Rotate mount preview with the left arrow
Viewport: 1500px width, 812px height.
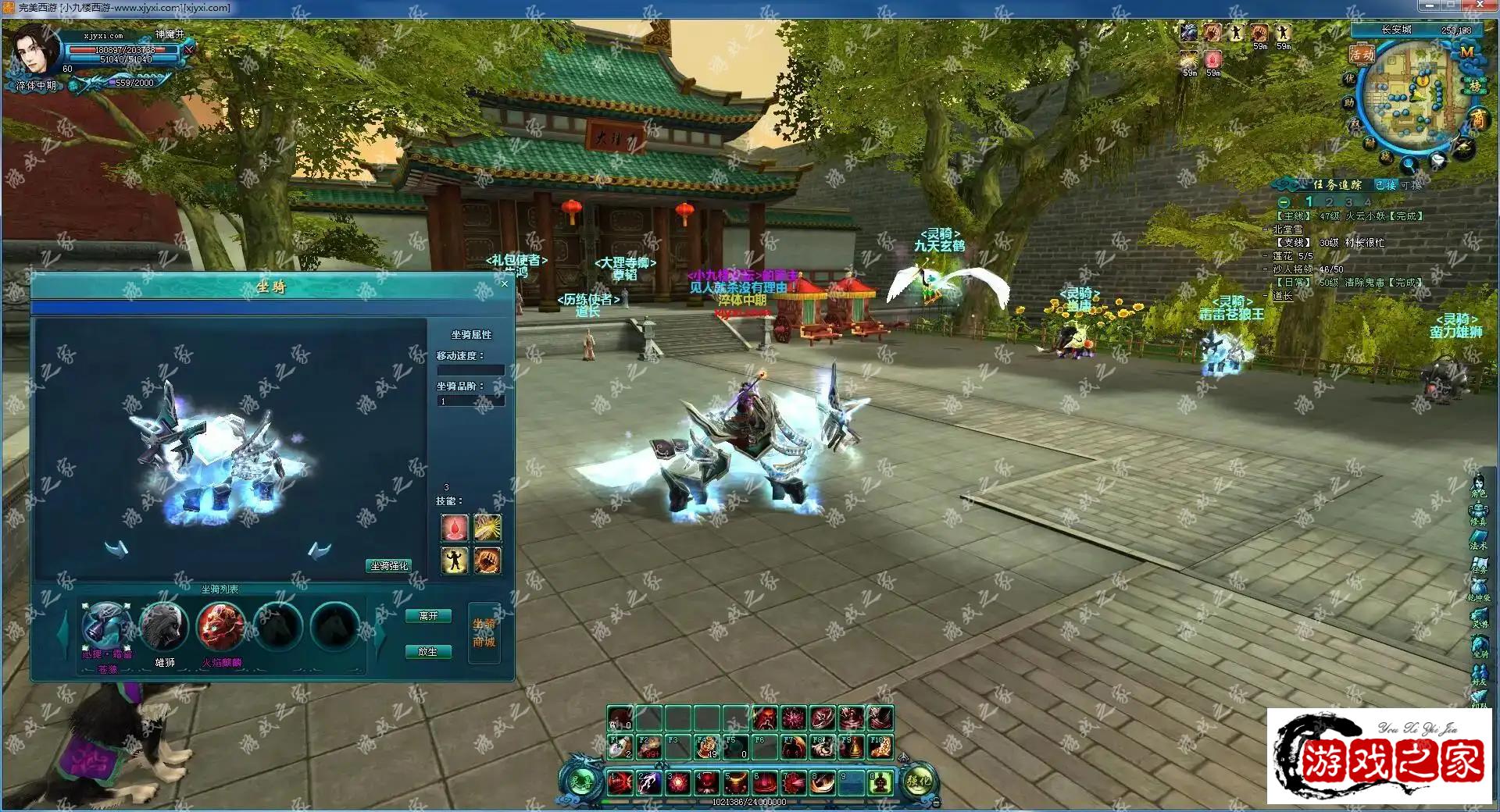pyautogui.click(x=117, y=550)
